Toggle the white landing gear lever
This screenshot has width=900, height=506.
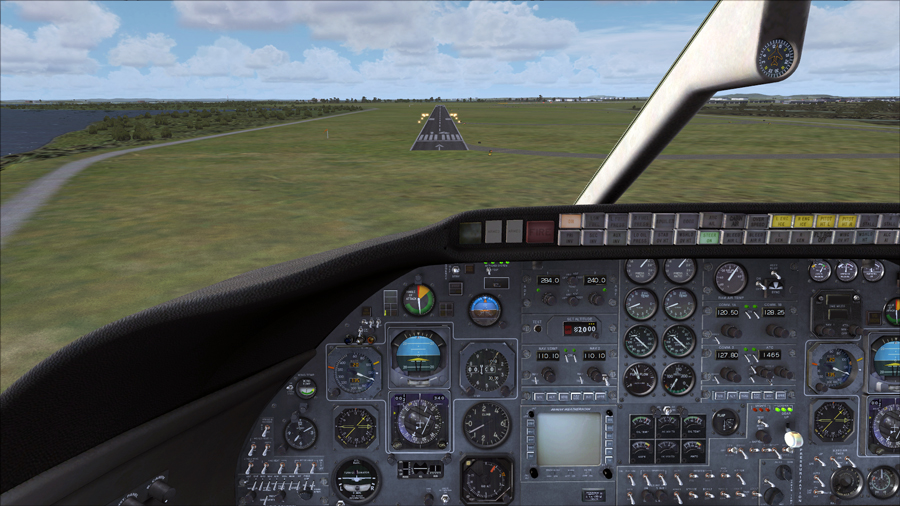pyautogui.click(x=792, y=438)
